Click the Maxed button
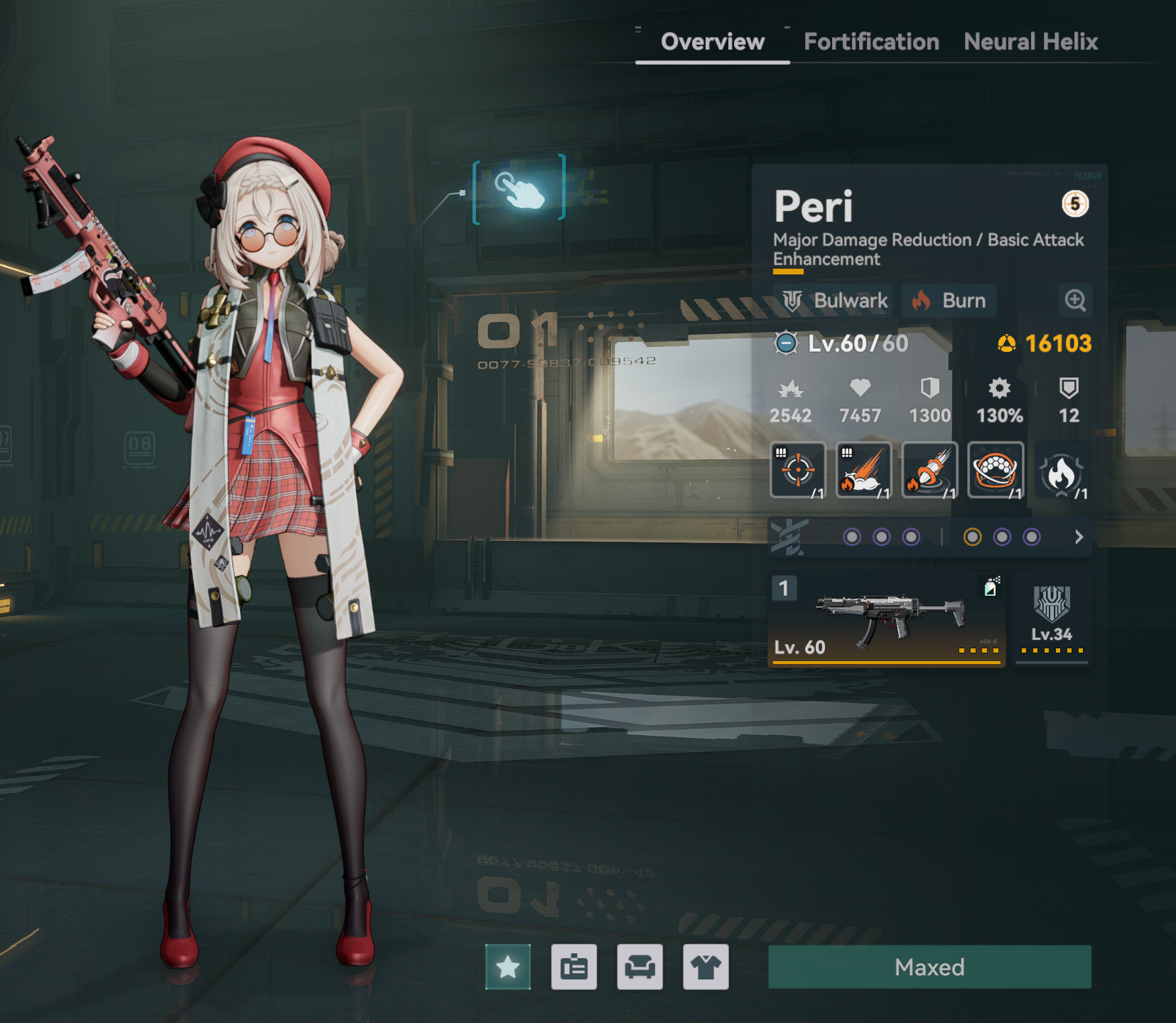 929,967
